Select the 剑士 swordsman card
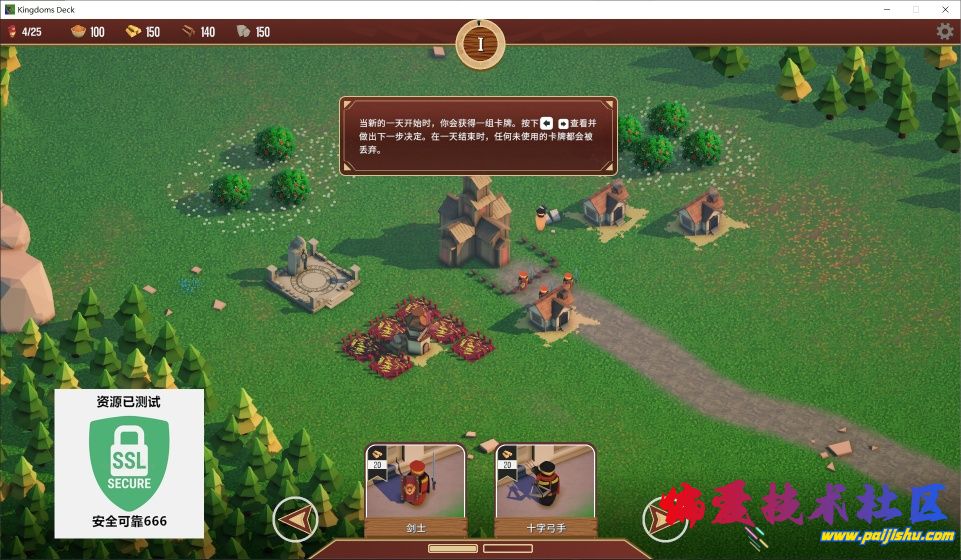The height and width of the screenshot is (560, 961). (415, 490)
